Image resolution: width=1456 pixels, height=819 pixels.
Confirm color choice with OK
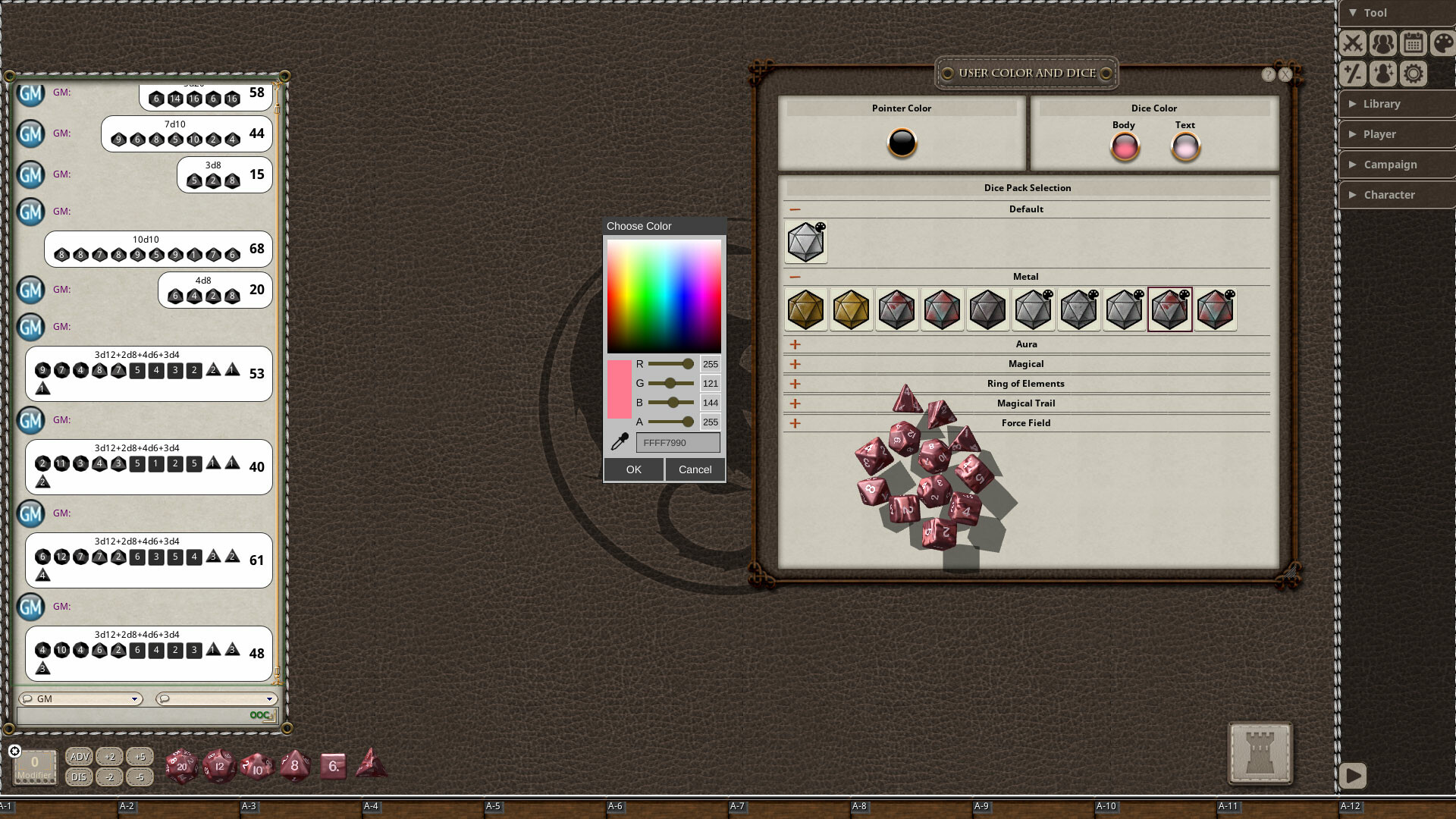pos(634,469)
